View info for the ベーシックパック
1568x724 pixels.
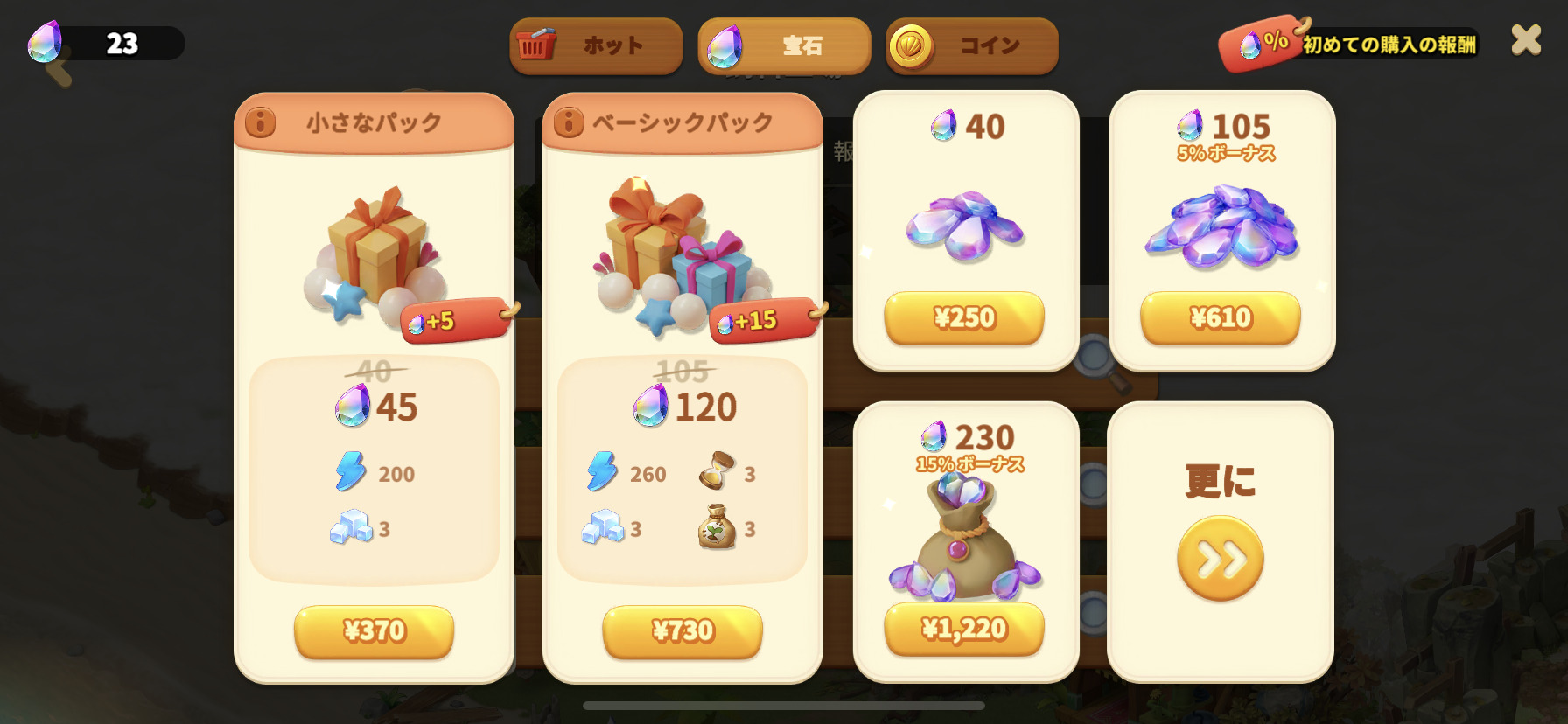click(x=569, y=122)
